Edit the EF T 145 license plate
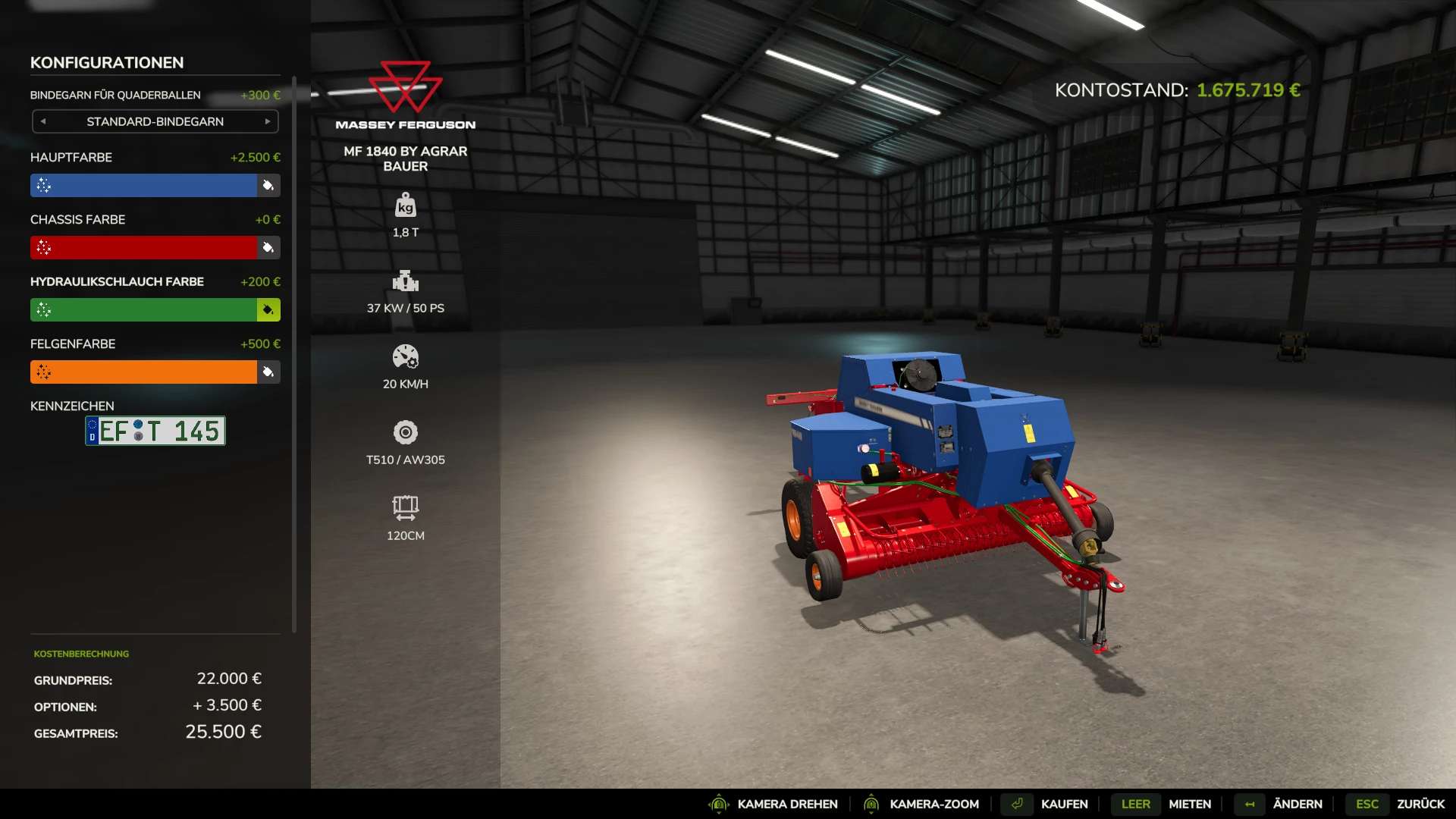This screenshot has width=1456, height=819. coord(155,431)
